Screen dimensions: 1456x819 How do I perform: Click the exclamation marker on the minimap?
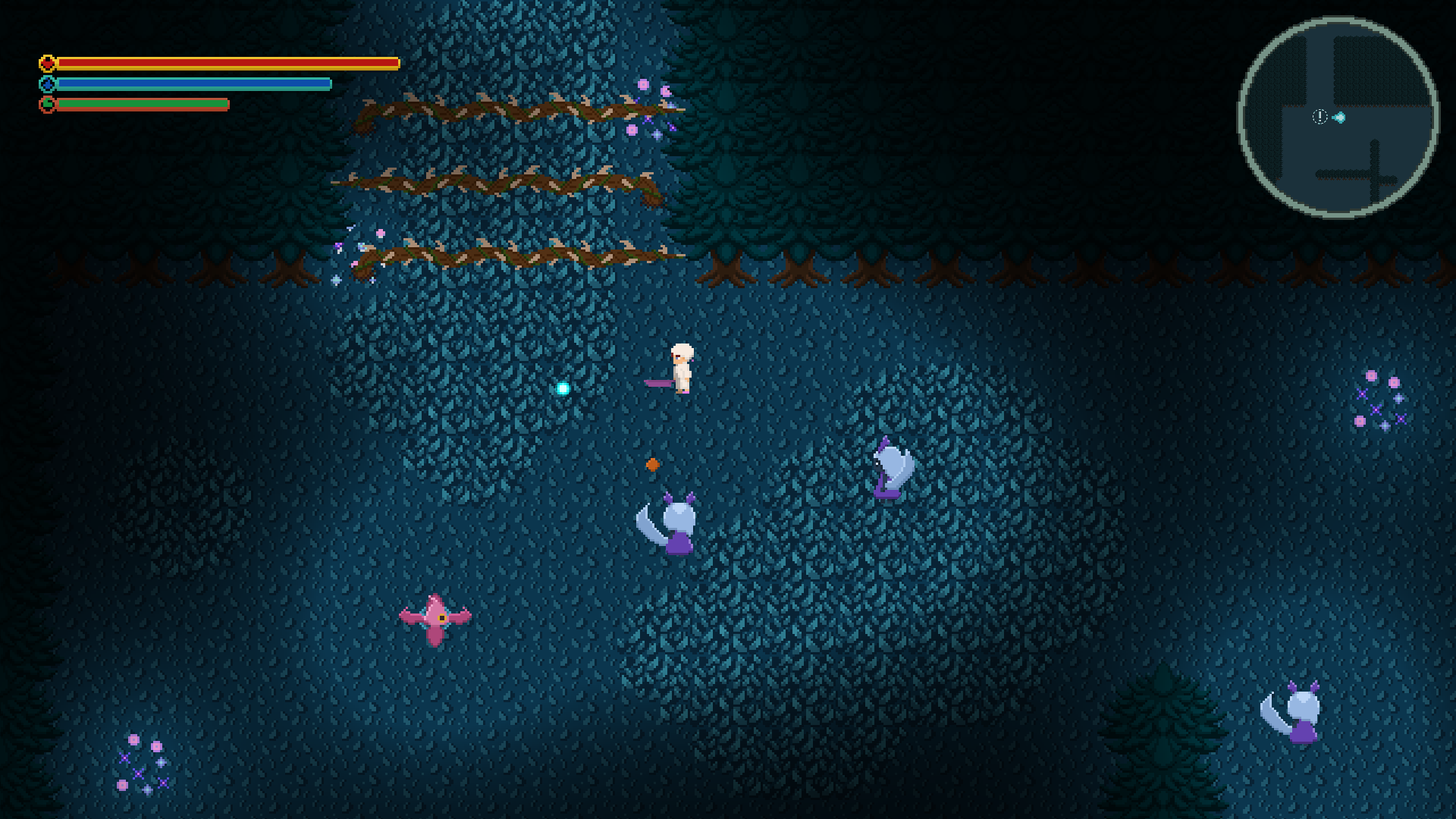tap(1319, 117)
